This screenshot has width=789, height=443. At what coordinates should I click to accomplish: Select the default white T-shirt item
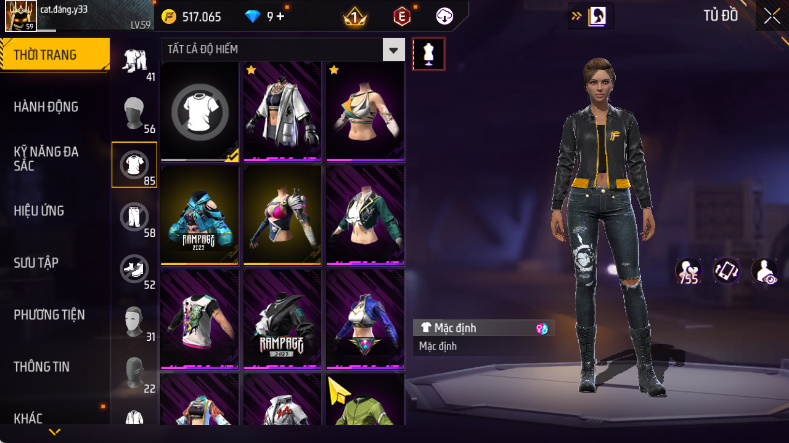tap(200, 110)
